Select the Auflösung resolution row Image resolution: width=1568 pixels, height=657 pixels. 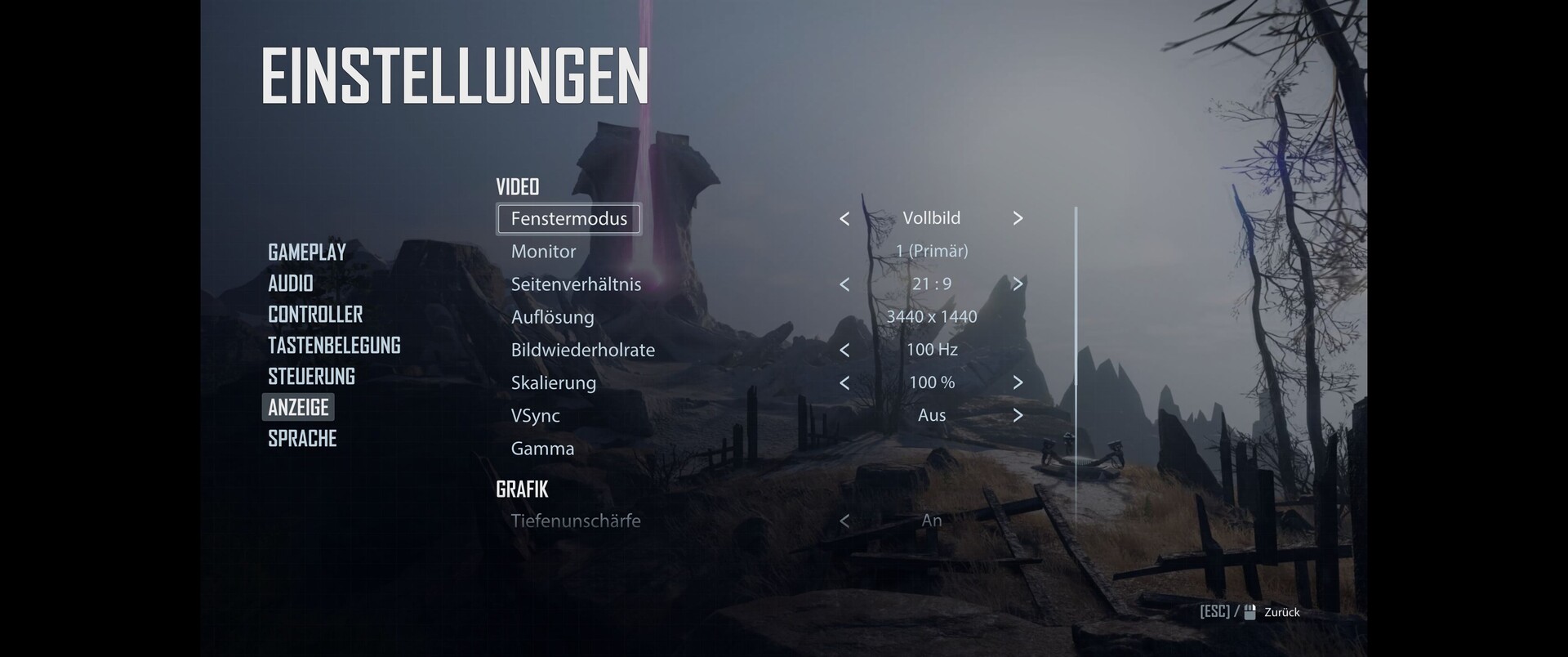click(x=553, y=317)
